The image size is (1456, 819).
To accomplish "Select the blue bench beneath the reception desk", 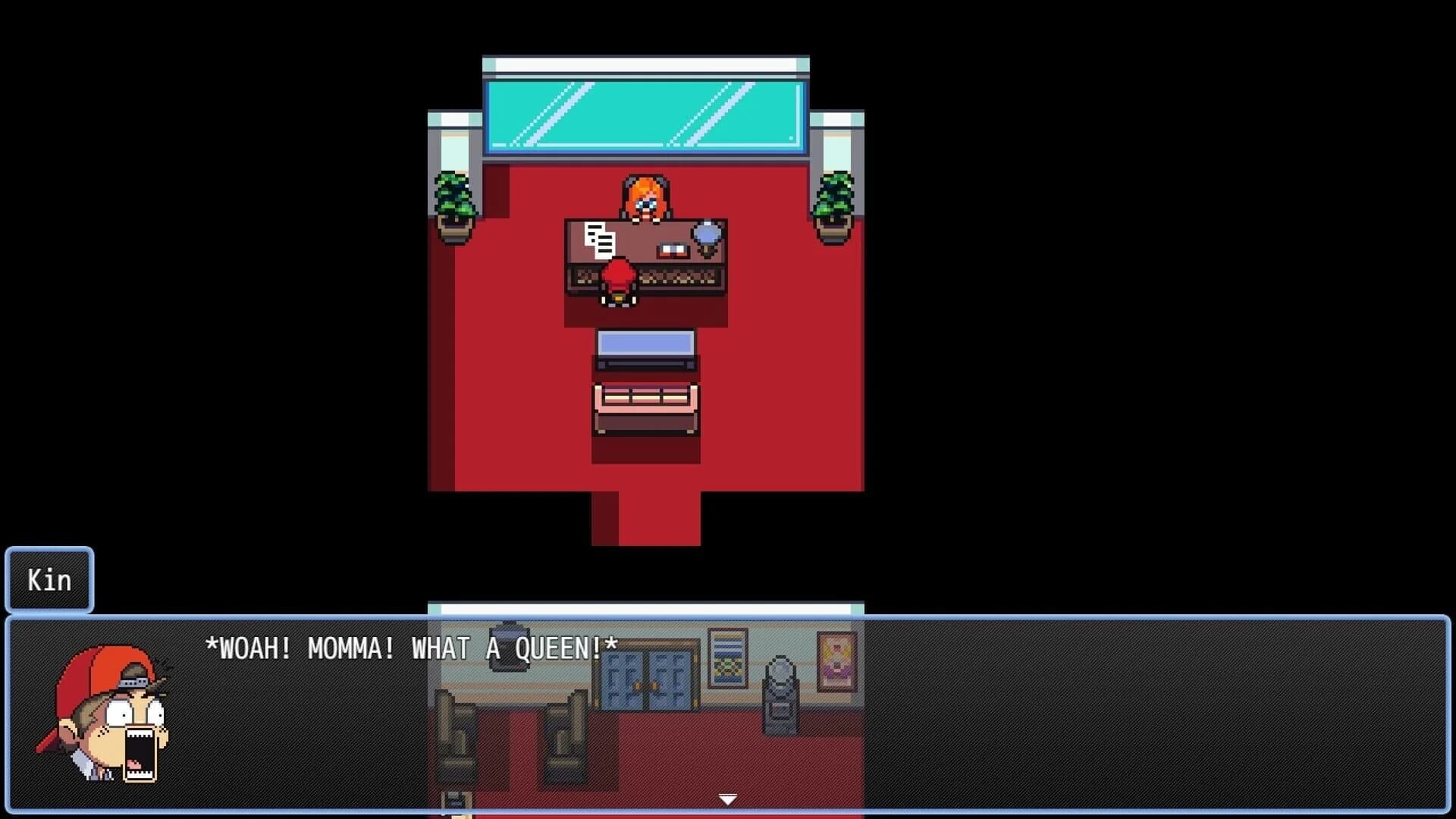I will click(x=646, y=347).
